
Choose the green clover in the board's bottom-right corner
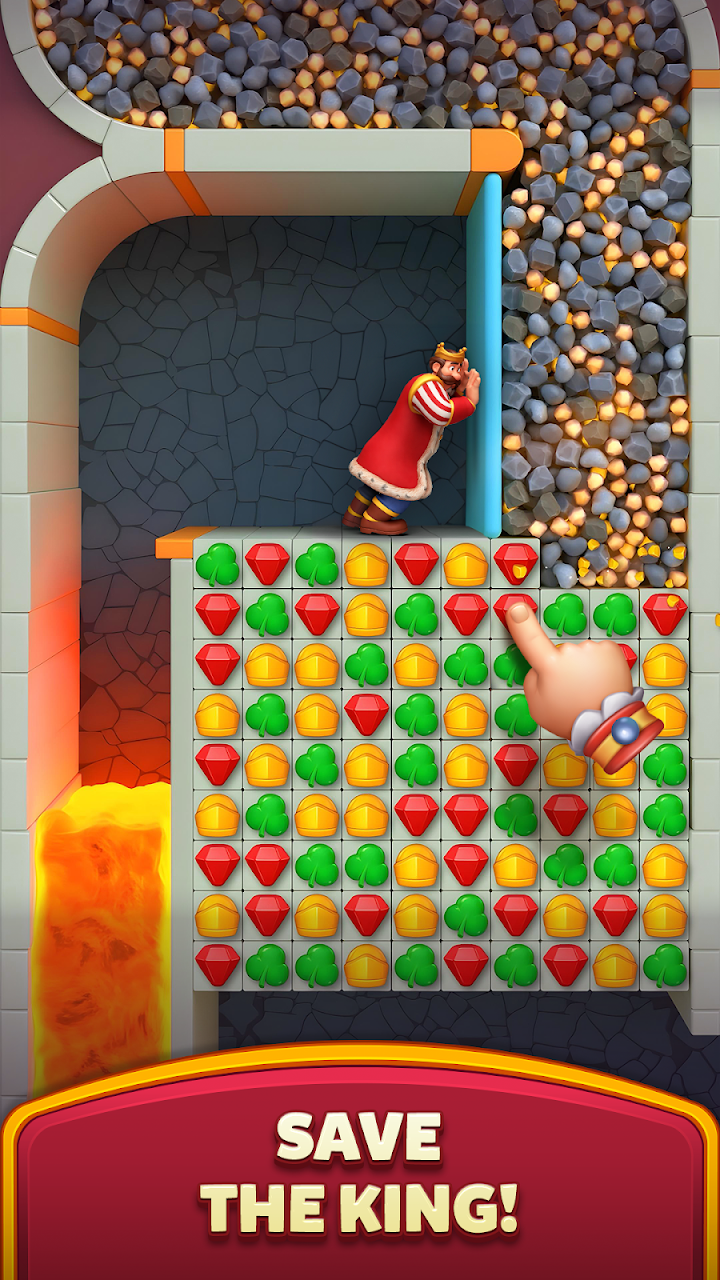pos(665,965)
